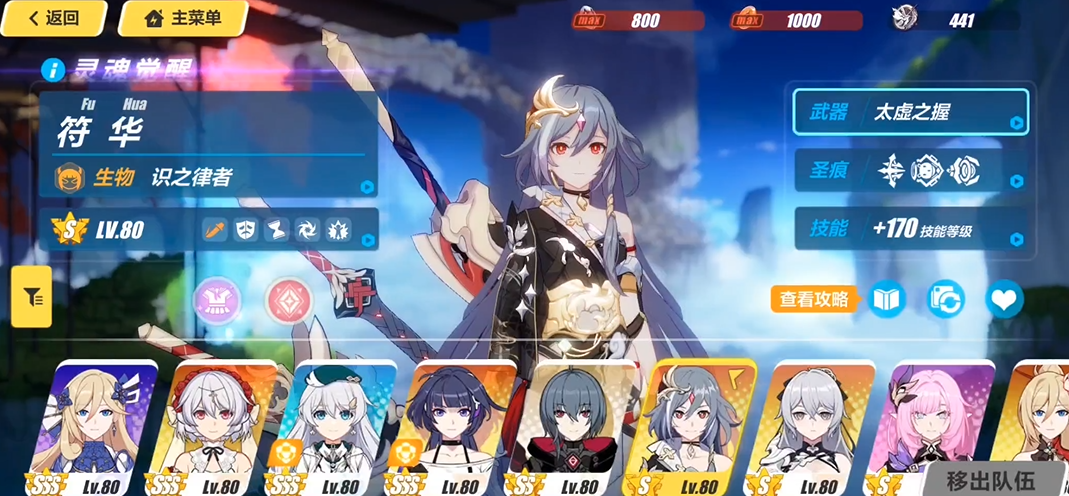Open the blue book icon

click(x=886, y=298)
